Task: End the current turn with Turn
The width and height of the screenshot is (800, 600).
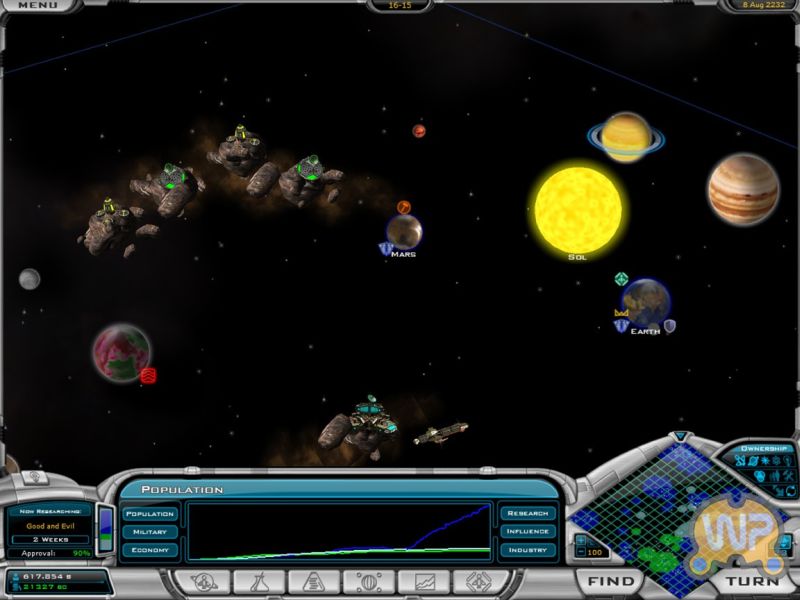Action: (x=751, y=581)
